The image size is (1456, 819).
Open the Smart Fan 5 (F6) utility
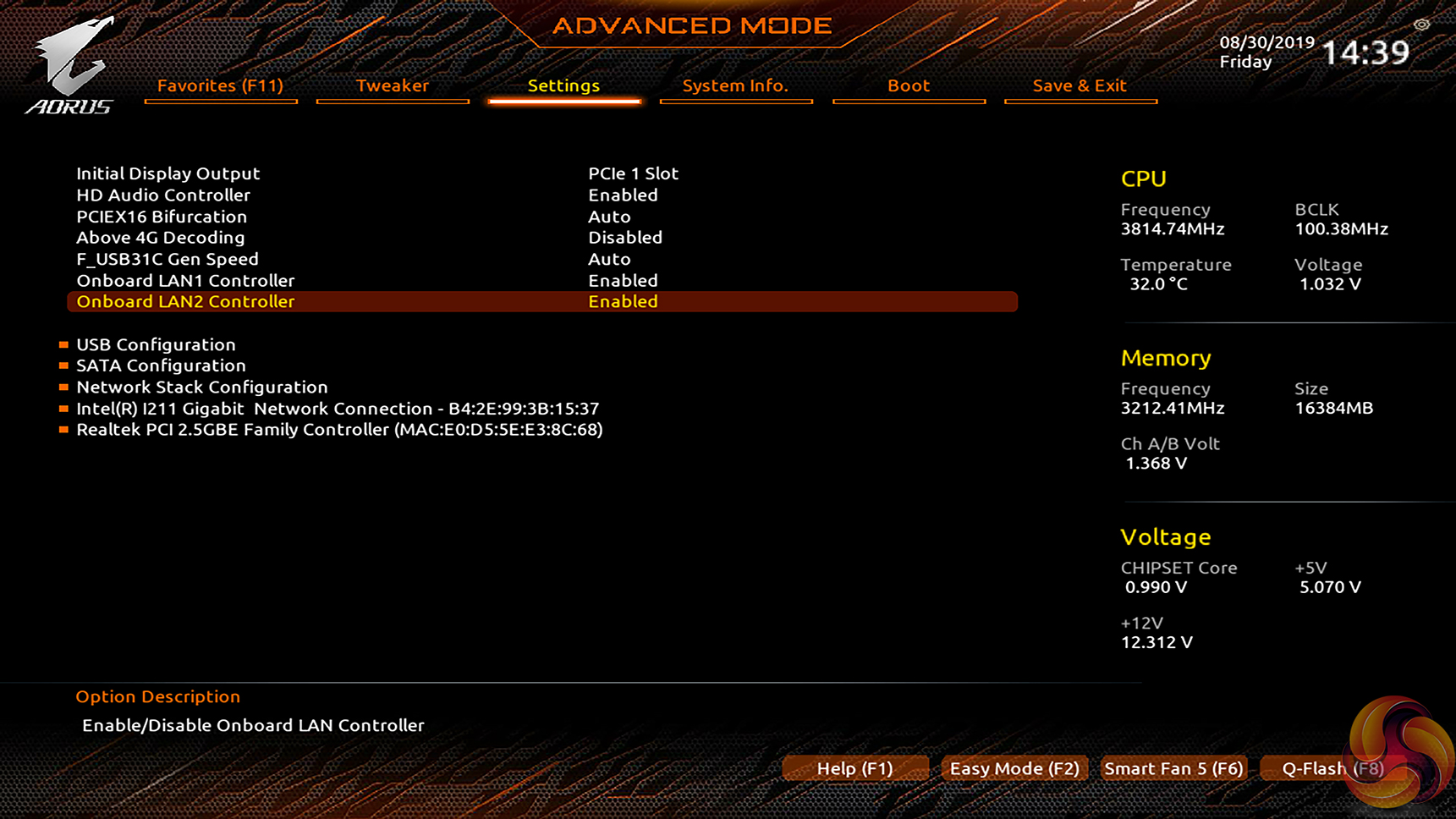1173,768
